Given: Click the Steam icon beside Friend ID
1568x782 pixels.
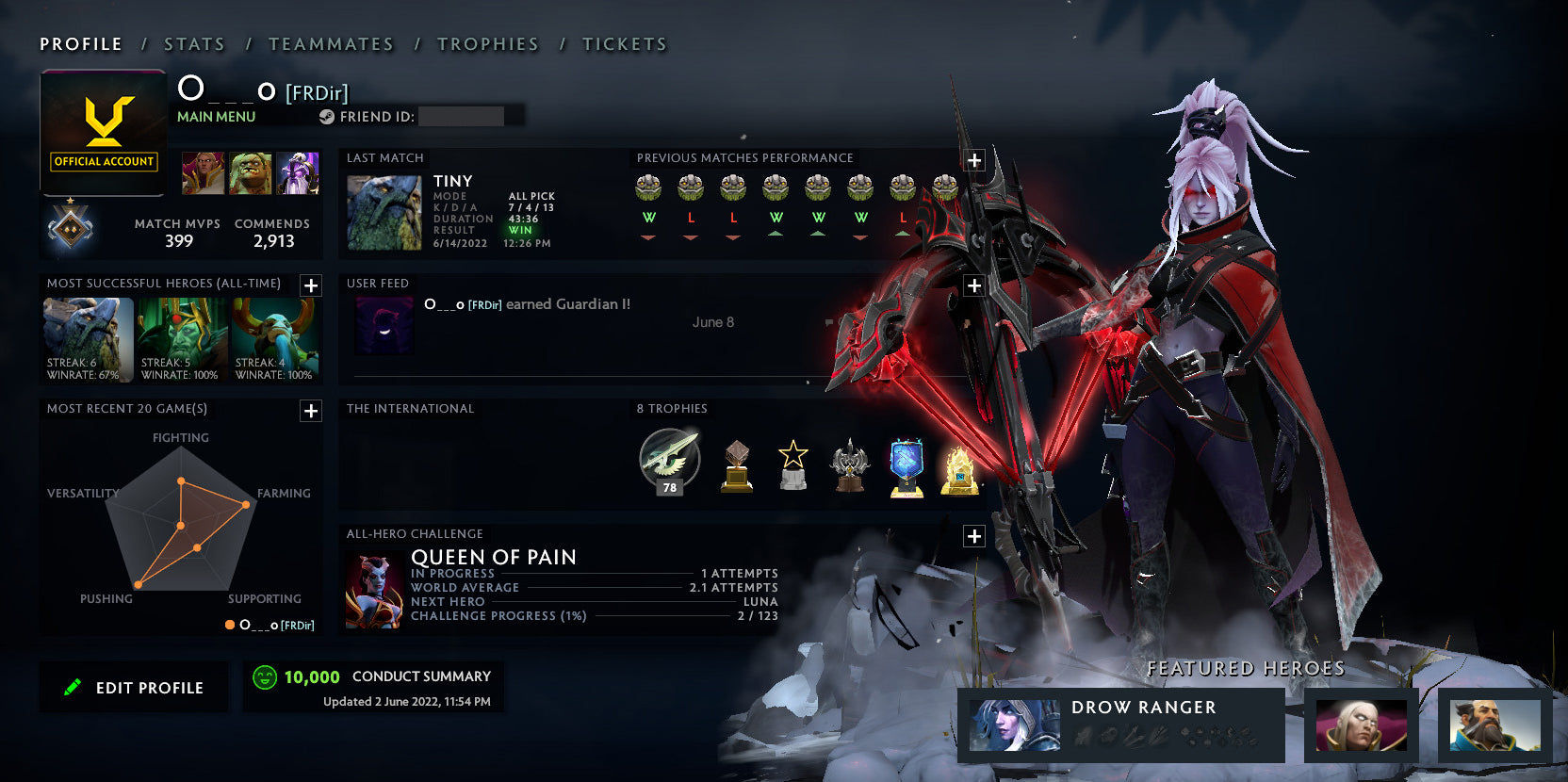Looking at the screenshot, I should tap(329, 116).
